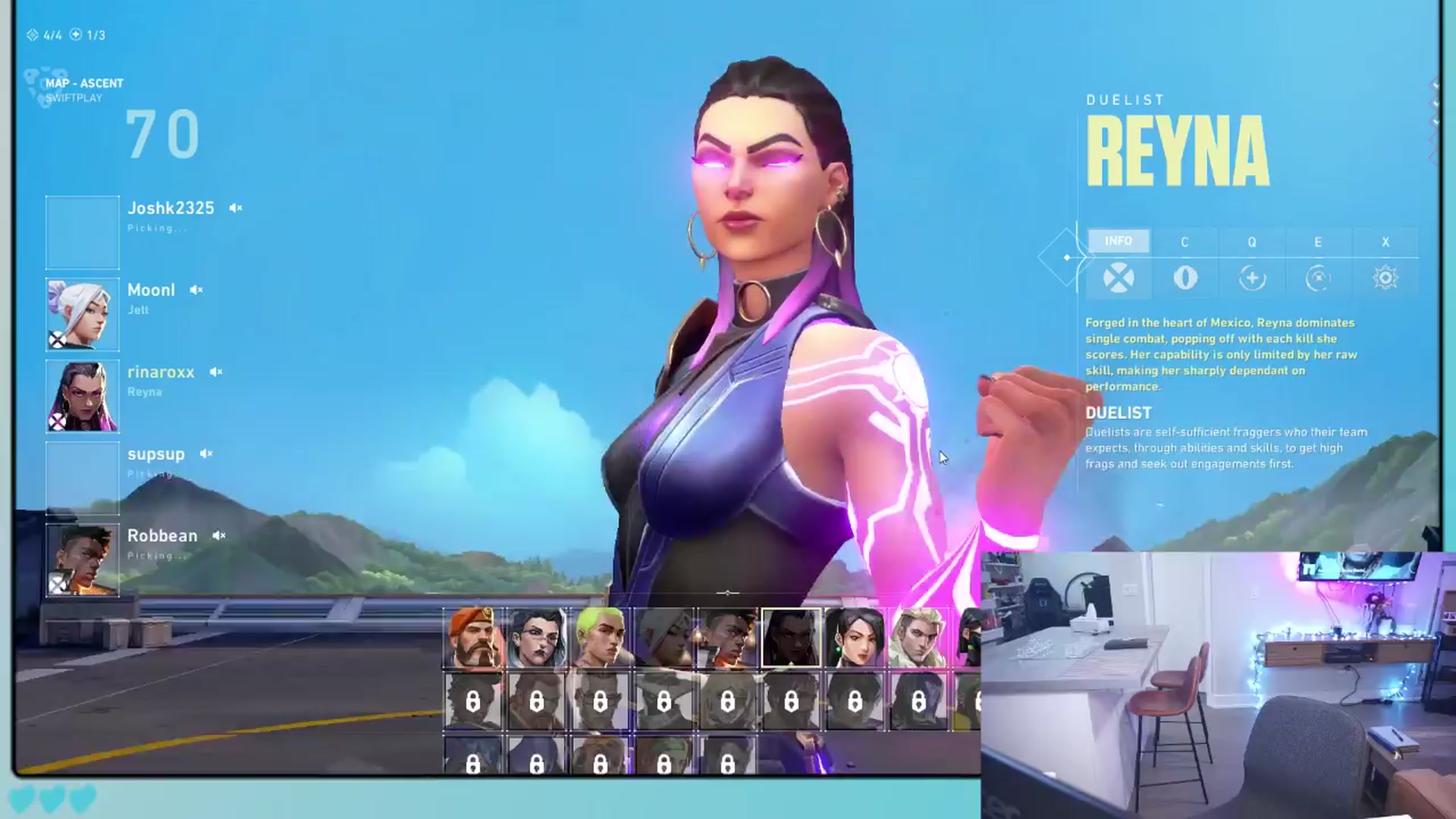The height and width of the screenshot is (819, 1456).
Task: Switch to the E ability Dismiss
Action: click(x=1319, y=263)
